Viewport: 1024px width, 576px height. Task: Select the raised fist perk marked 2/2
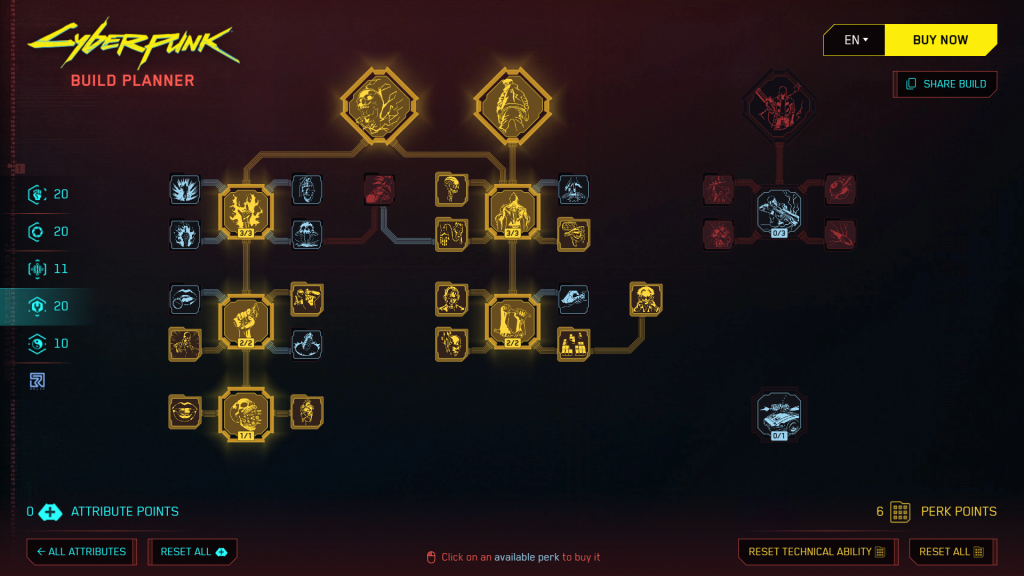pos(245,322)
